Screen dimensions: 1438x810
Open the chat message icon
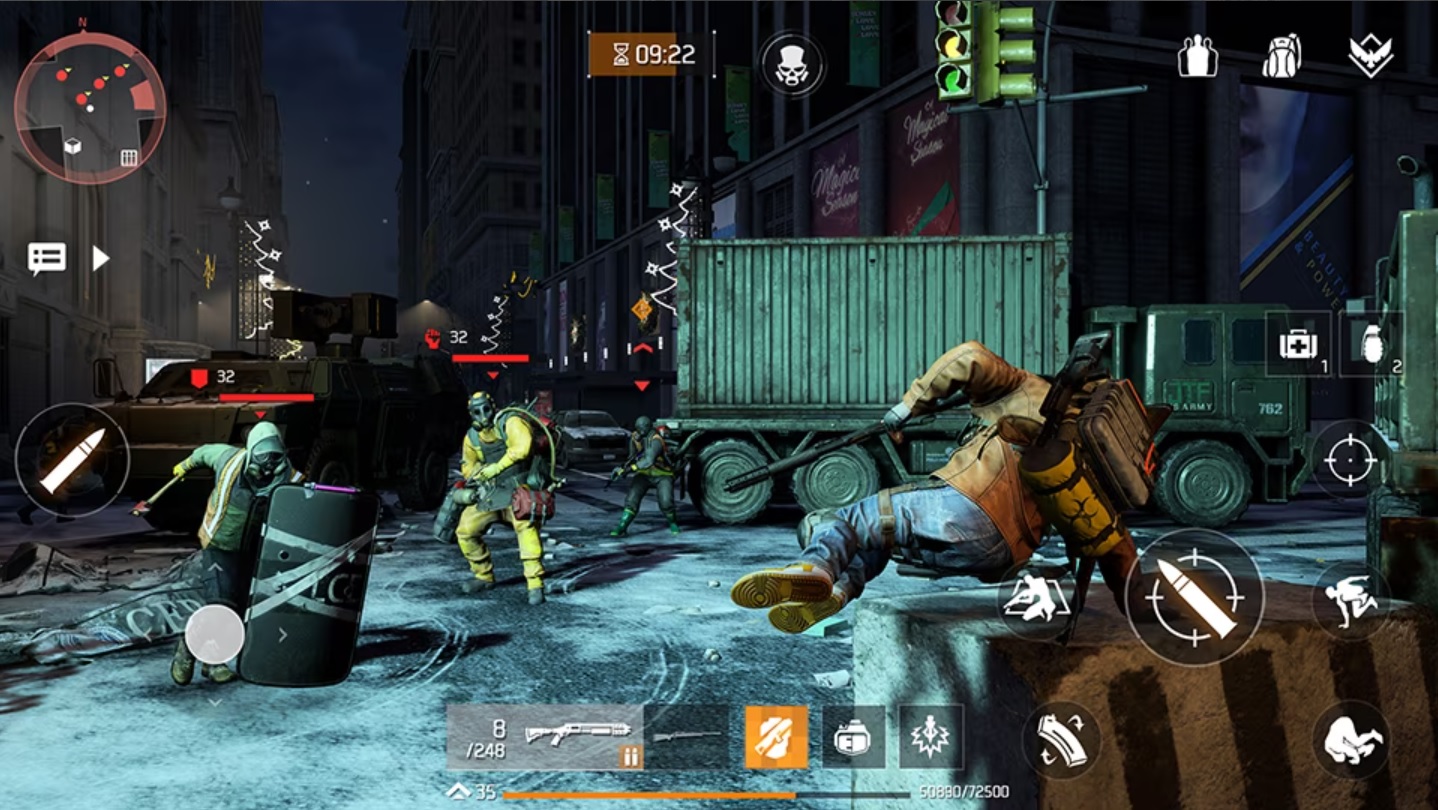(x=47, y=258)
